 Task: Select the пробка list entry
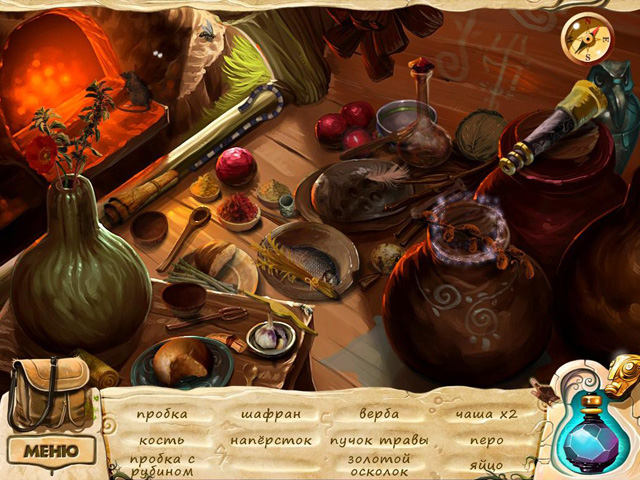click(161, 414)
